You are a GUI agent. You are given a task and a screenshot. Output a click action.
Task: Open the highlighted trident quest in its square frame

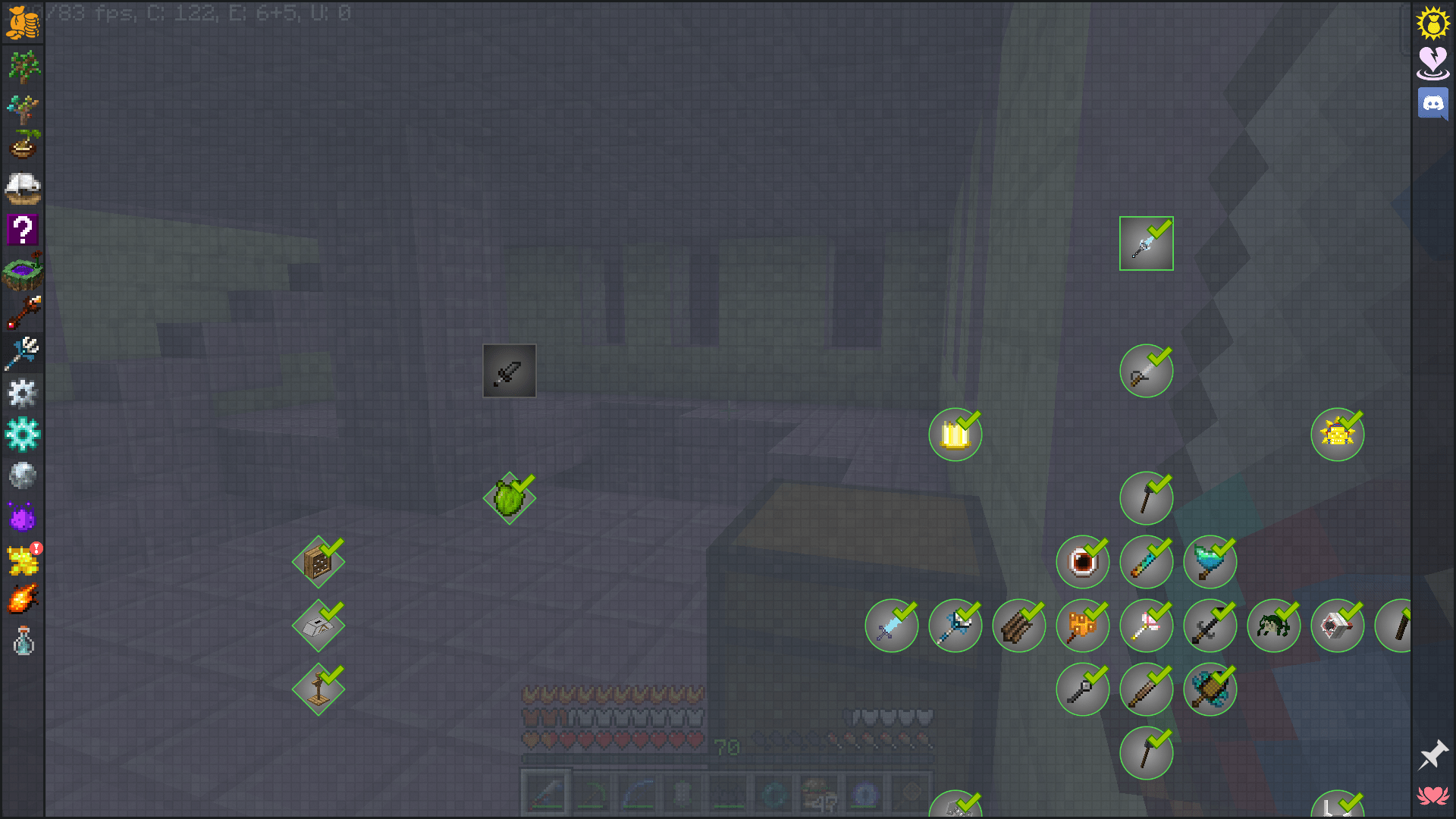click(1145, 243)
